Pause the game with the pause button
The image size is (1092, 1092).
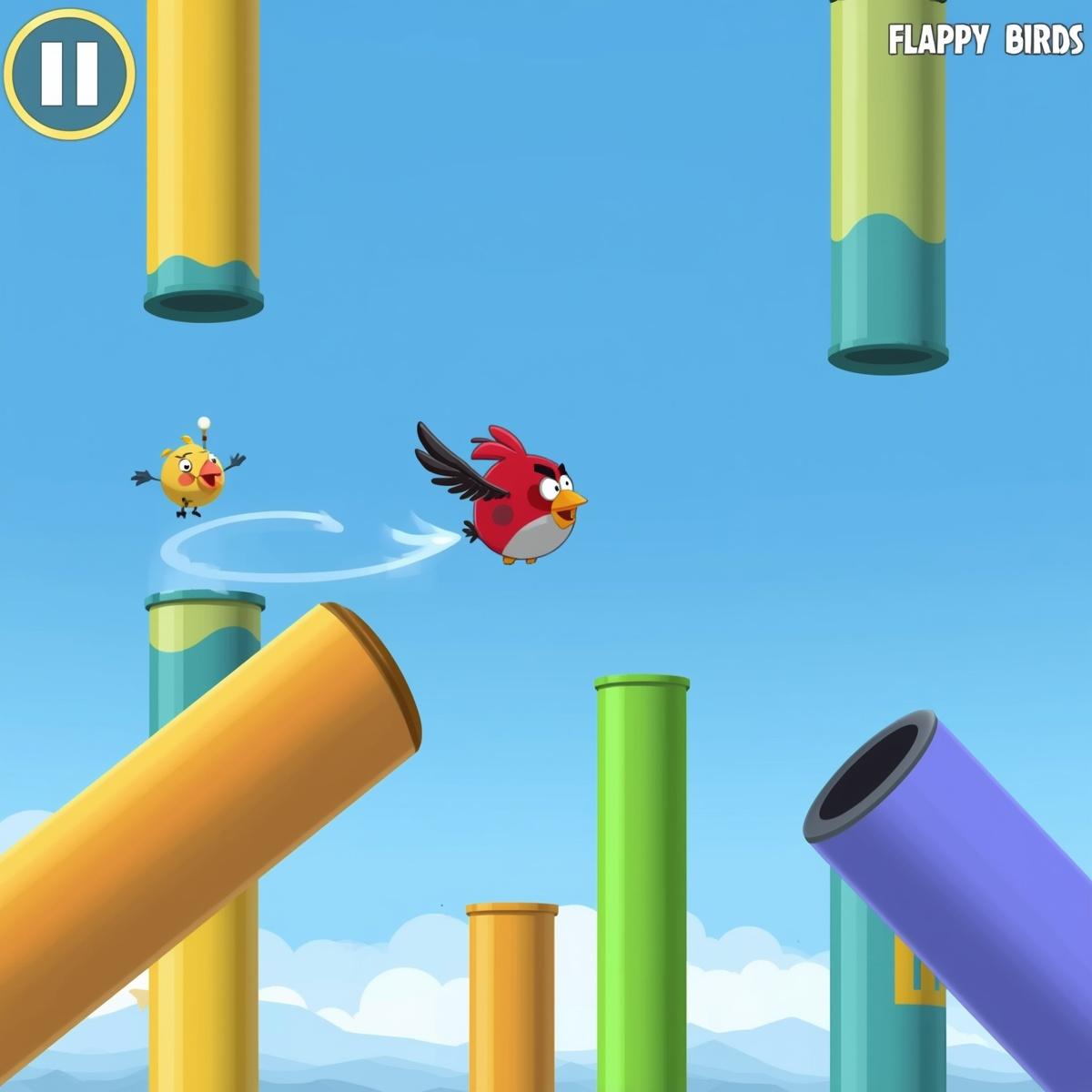[69, 73]
